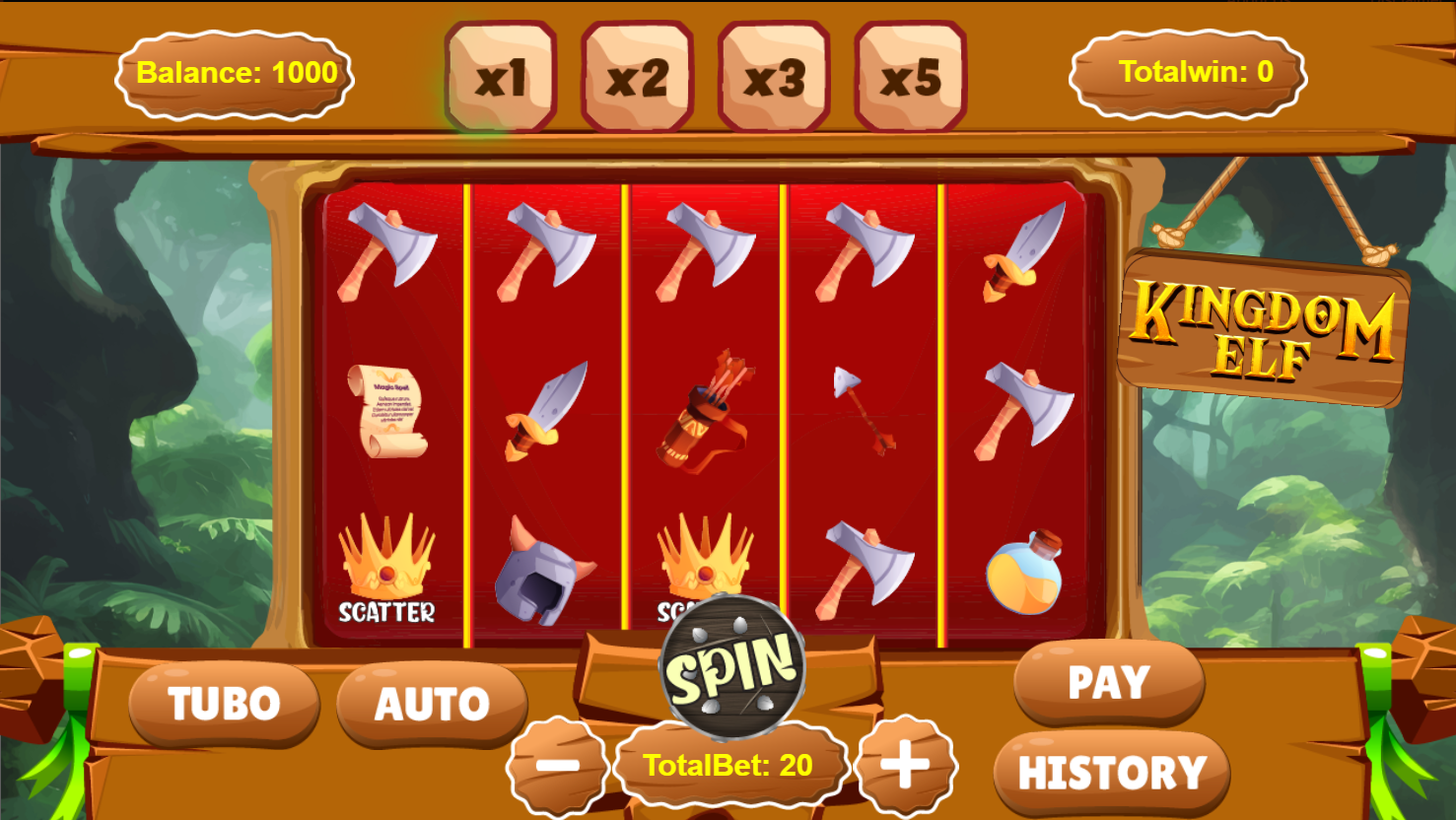Activate the x5 multiplier
This screenshot has height=820, width=1456.
(x=910, y=77)
